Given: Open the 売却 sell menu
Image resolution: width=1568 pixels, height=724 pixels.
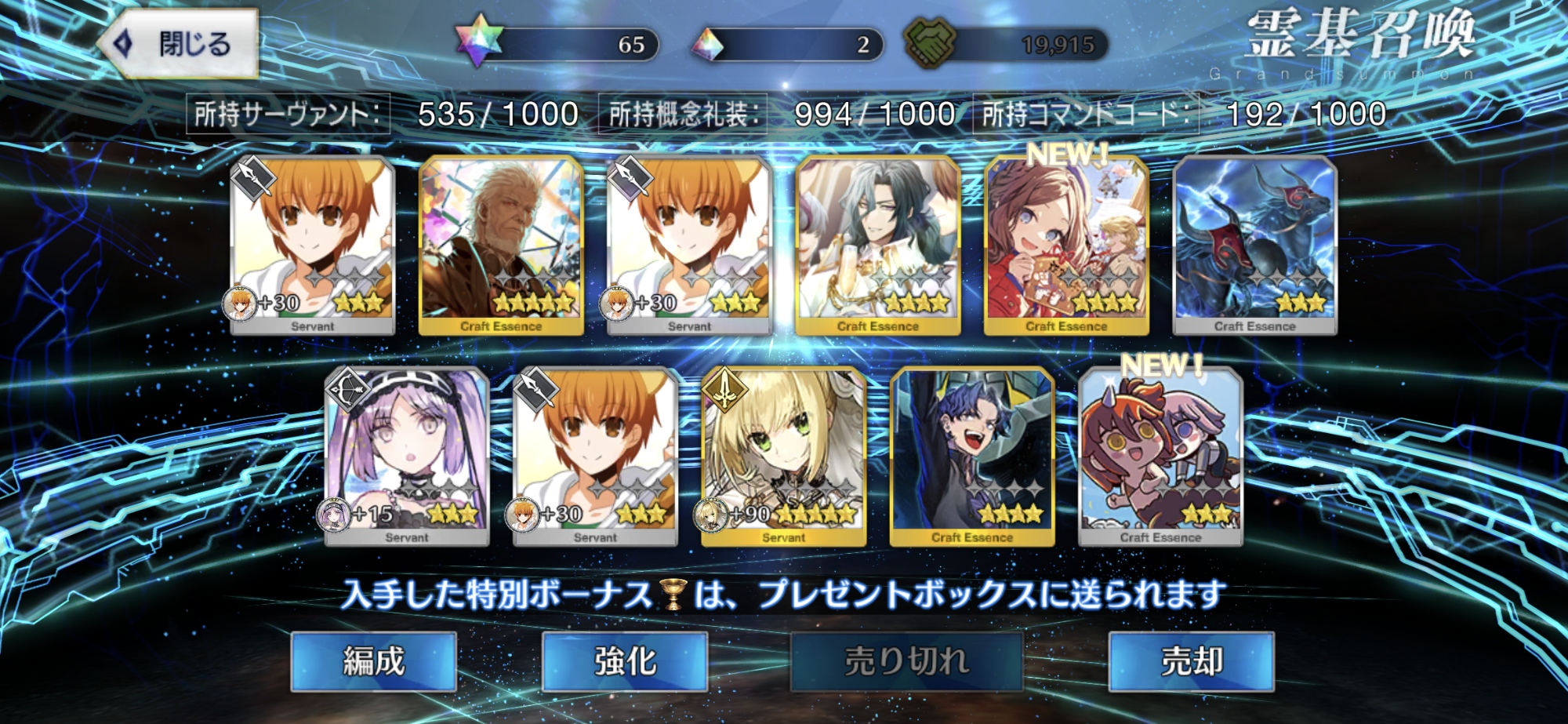Looking at the screenshot, I should tap(1191, 661).
